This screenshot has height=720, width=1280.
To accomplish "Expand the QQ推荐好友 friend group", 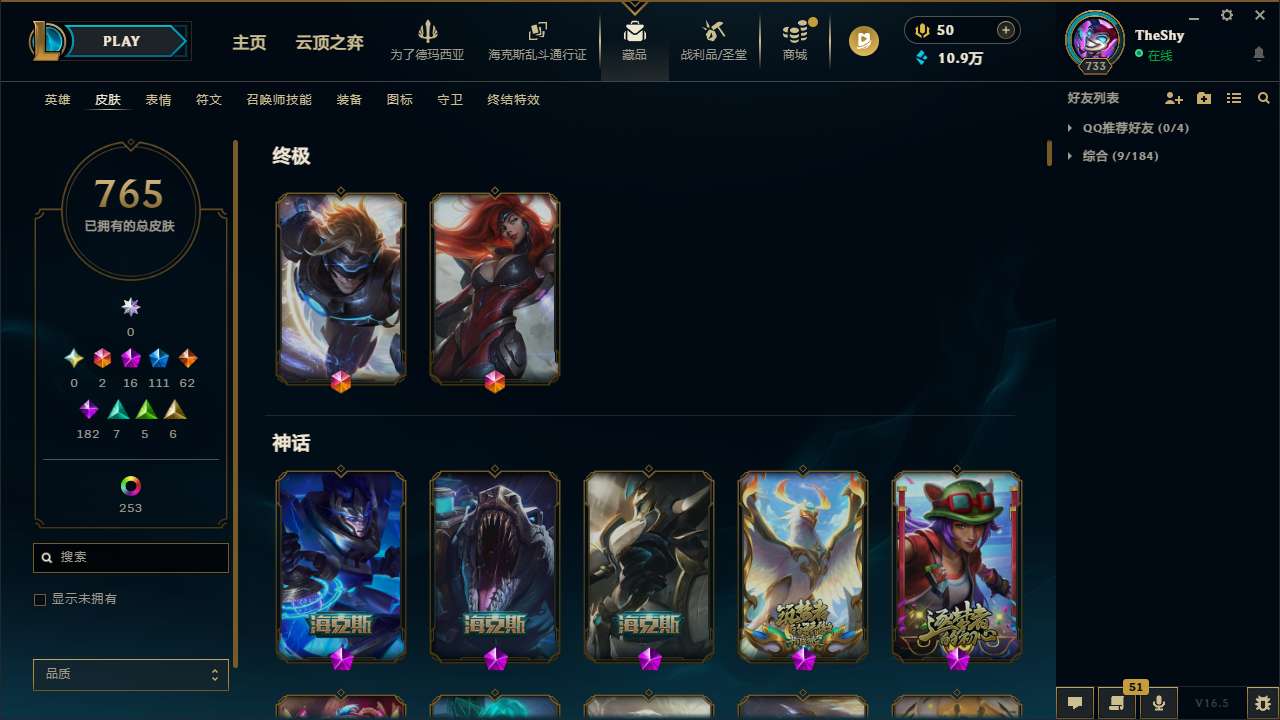I will click(x=1068, y=128).
